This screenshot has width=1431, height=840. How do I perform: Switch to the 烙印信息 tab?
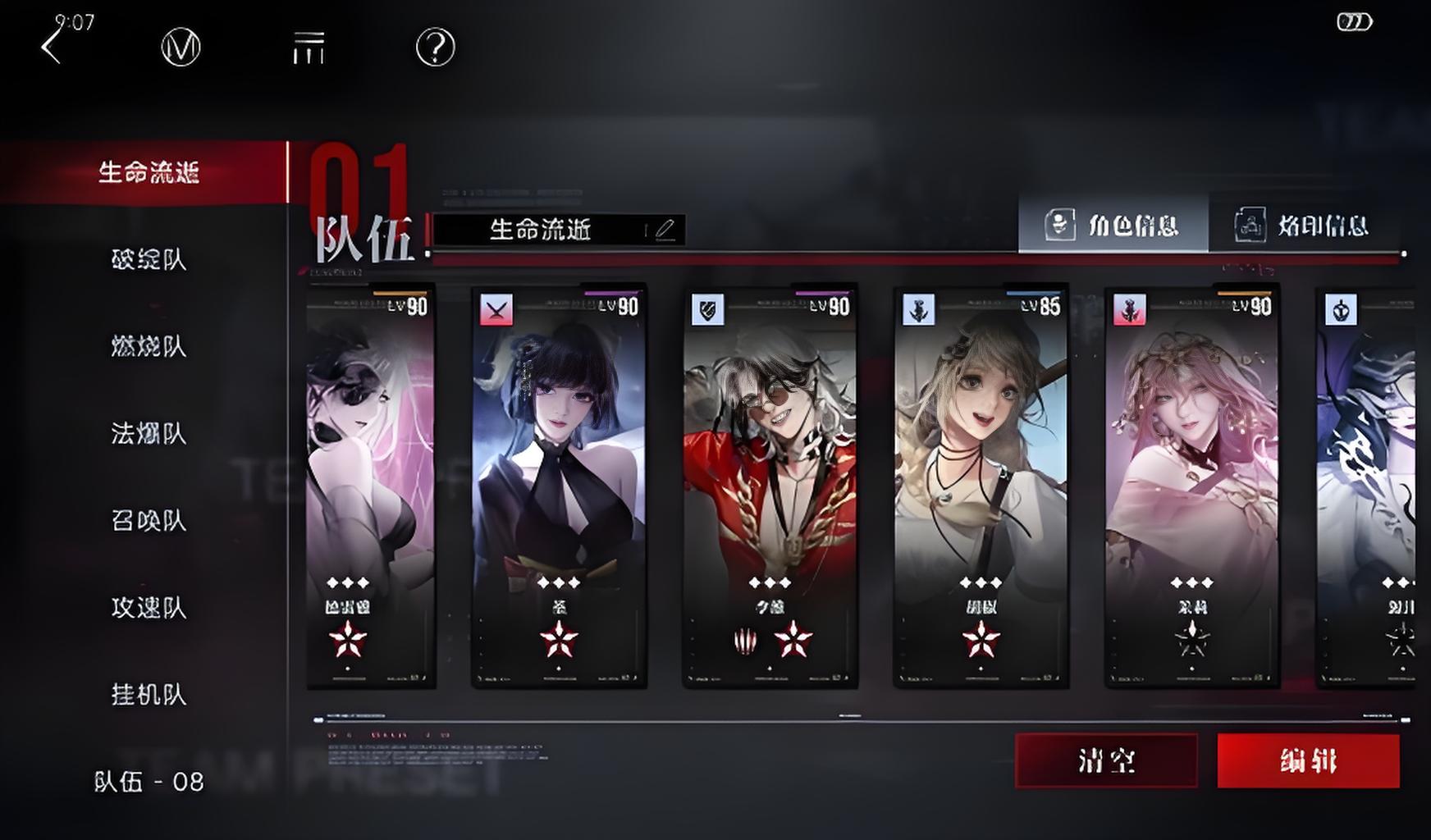point(1303,224)
